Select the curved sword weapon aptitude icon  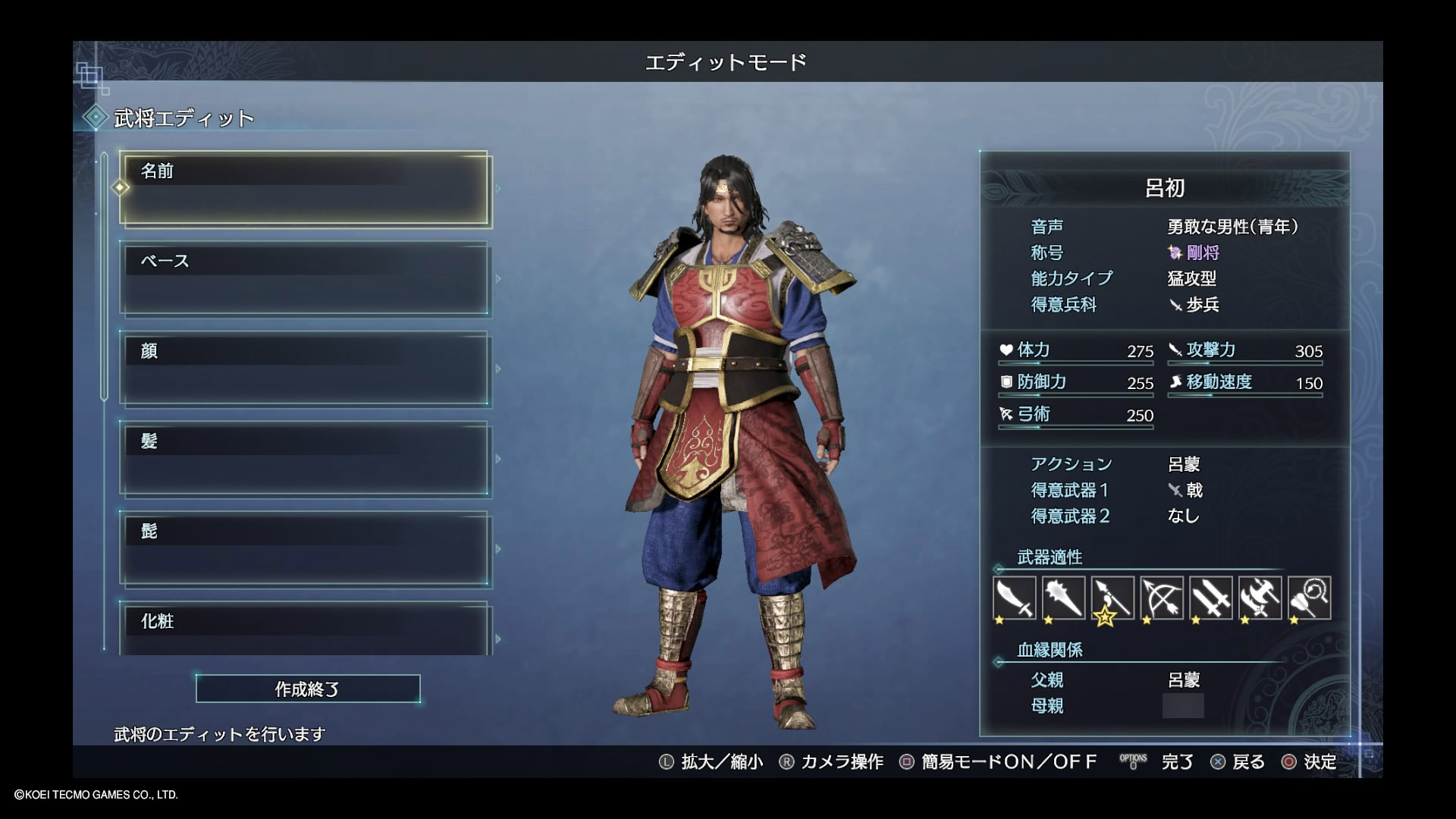(1014, 598)
